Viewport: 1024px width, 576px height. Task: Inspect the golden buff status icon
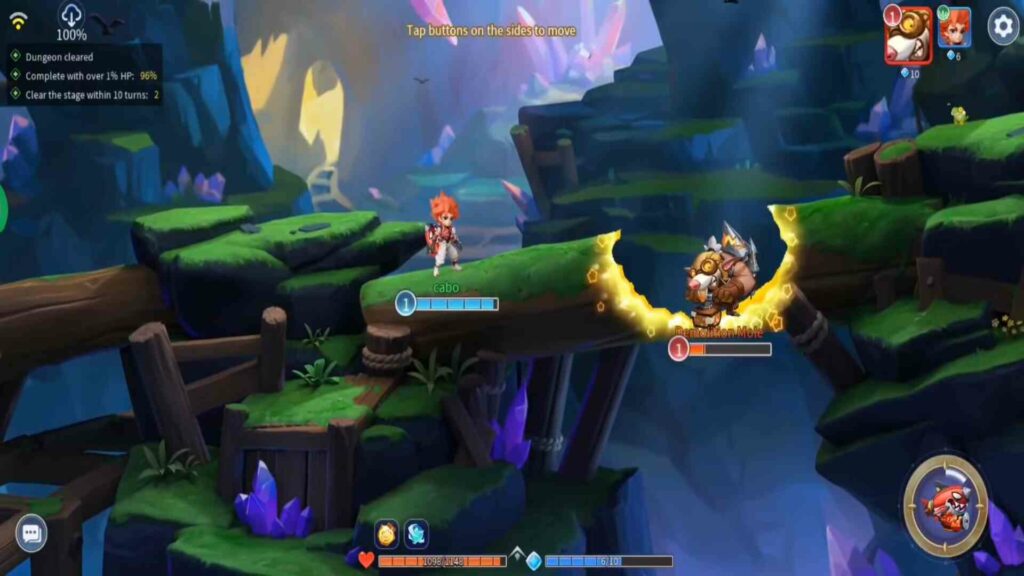(x=387, y=533)
